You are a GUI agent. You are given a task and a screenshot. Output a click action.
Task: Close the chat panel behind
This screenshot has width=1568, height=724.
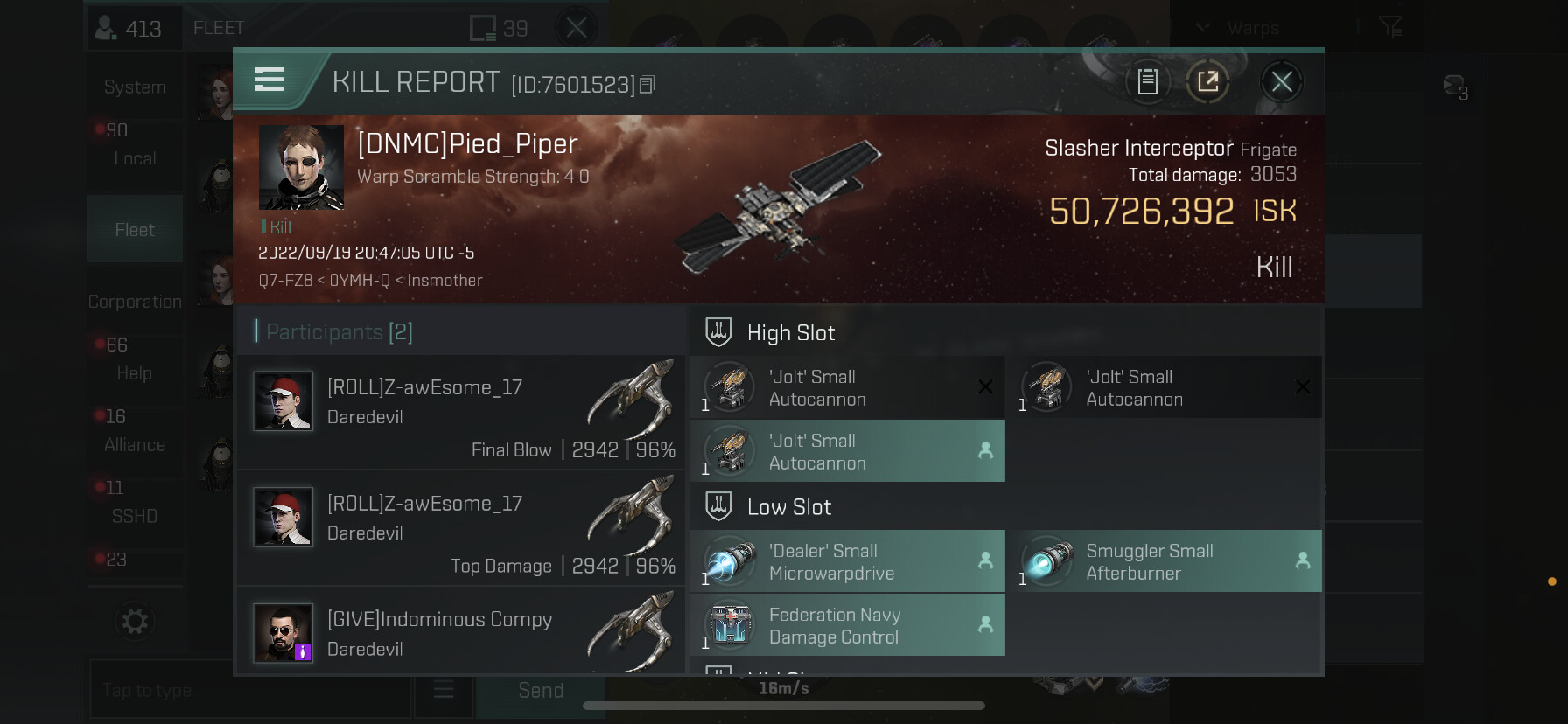pyautogui.click(x=576, y=28)
